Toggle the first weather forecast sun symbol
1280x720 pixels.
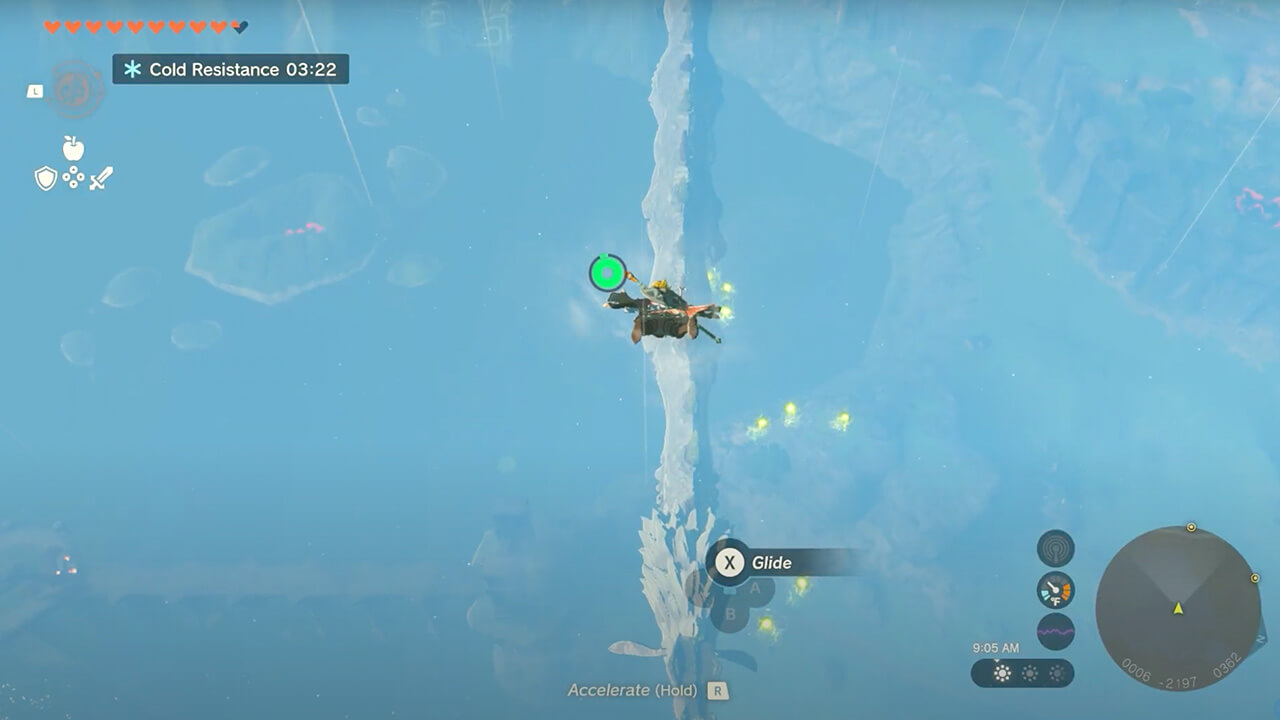tap(1003, 672)
